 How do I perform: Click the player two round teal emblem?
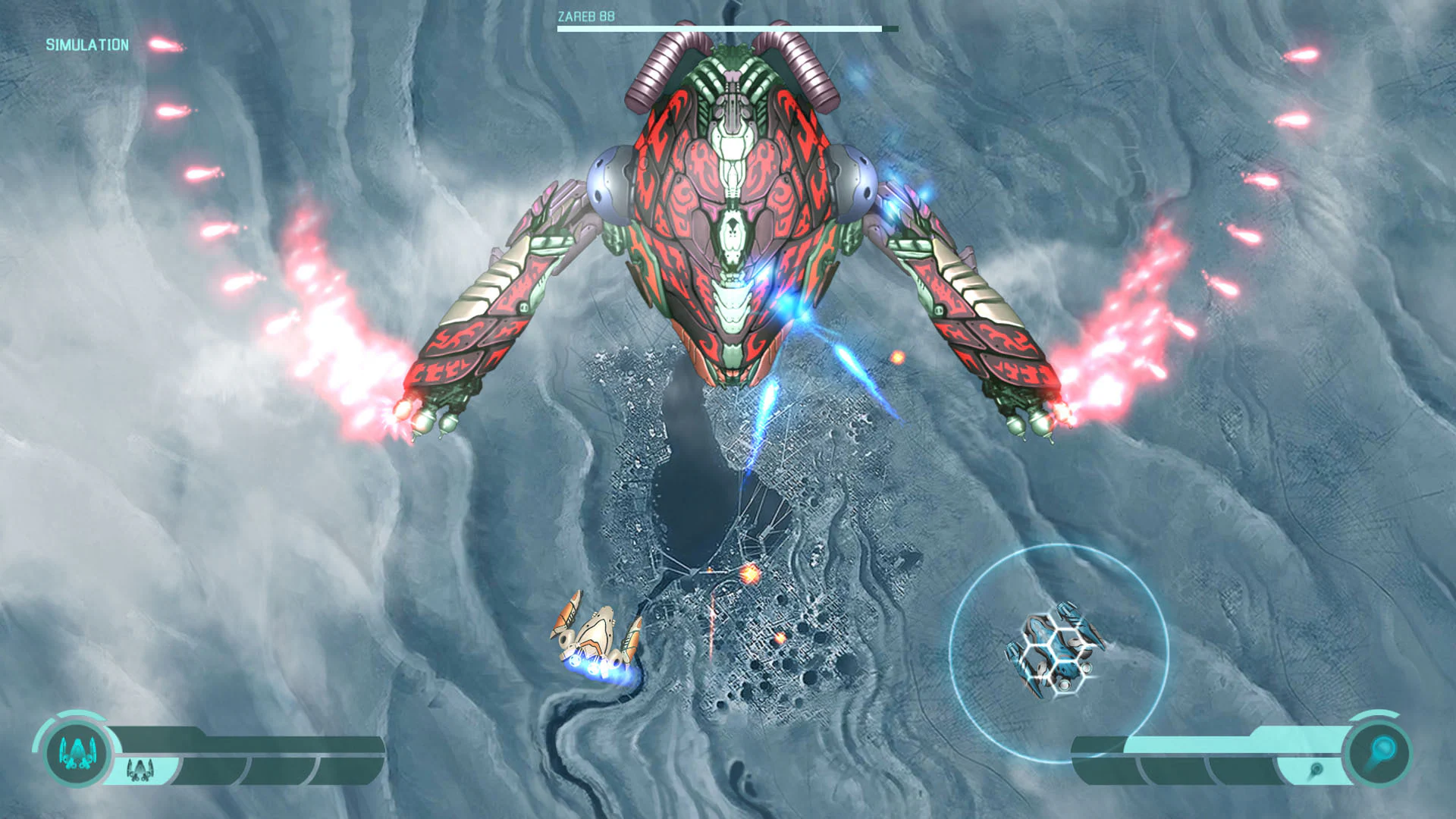[x=1380, y=753]
